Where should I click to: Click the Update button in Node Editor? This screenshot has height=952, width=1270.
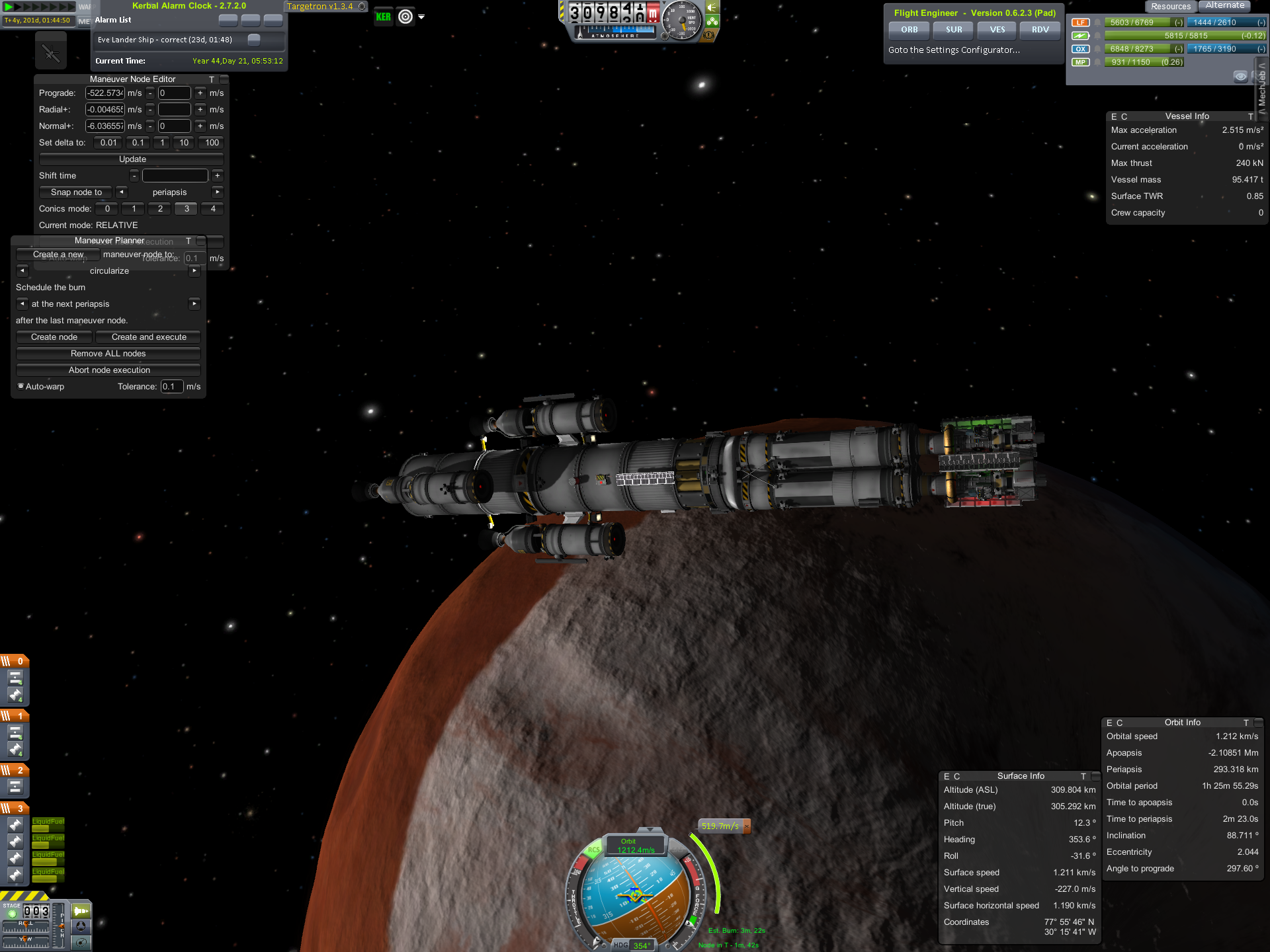tap(132, 159)
